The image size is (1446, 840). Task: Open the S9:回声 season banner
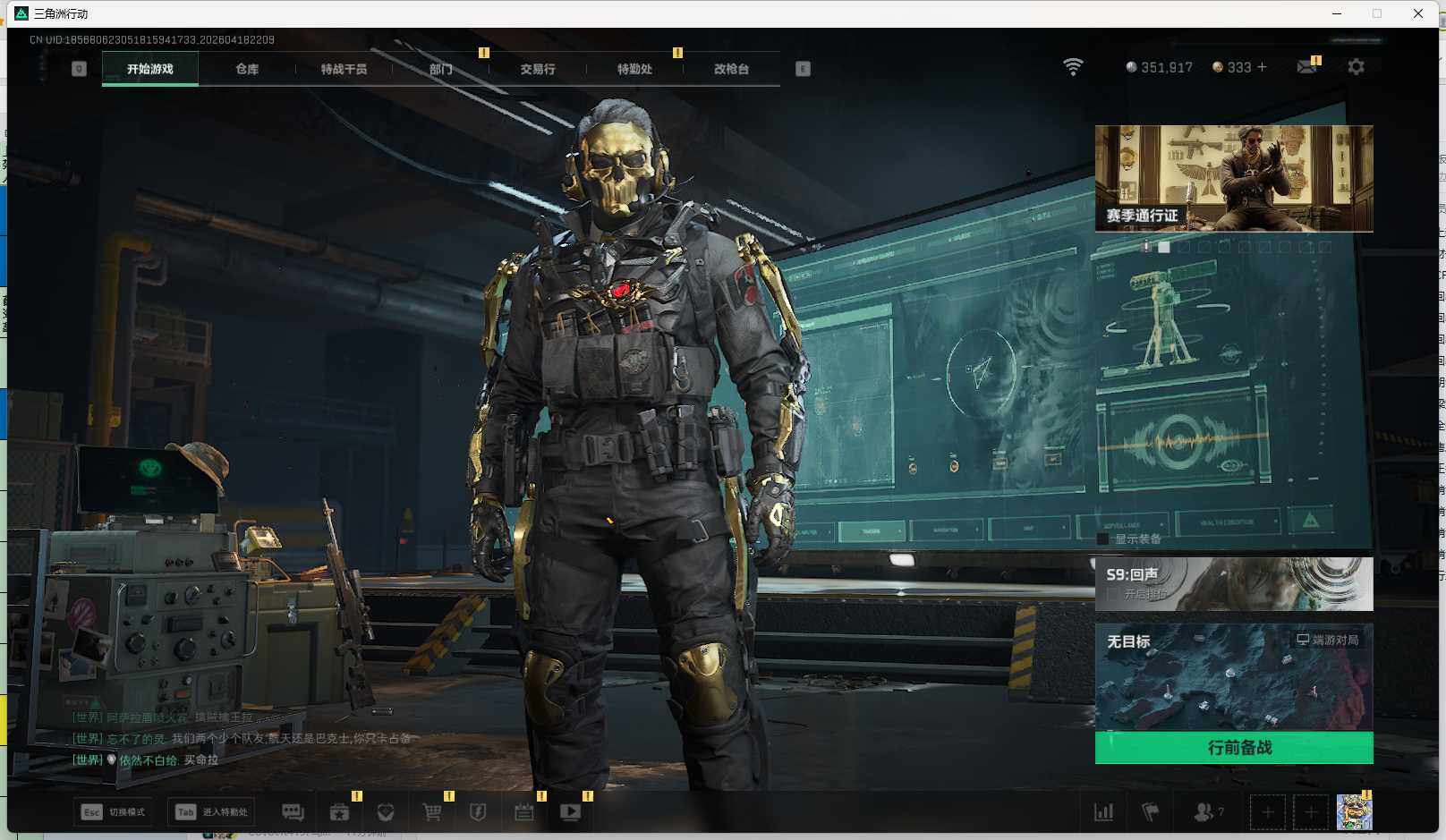point(1233,583)
